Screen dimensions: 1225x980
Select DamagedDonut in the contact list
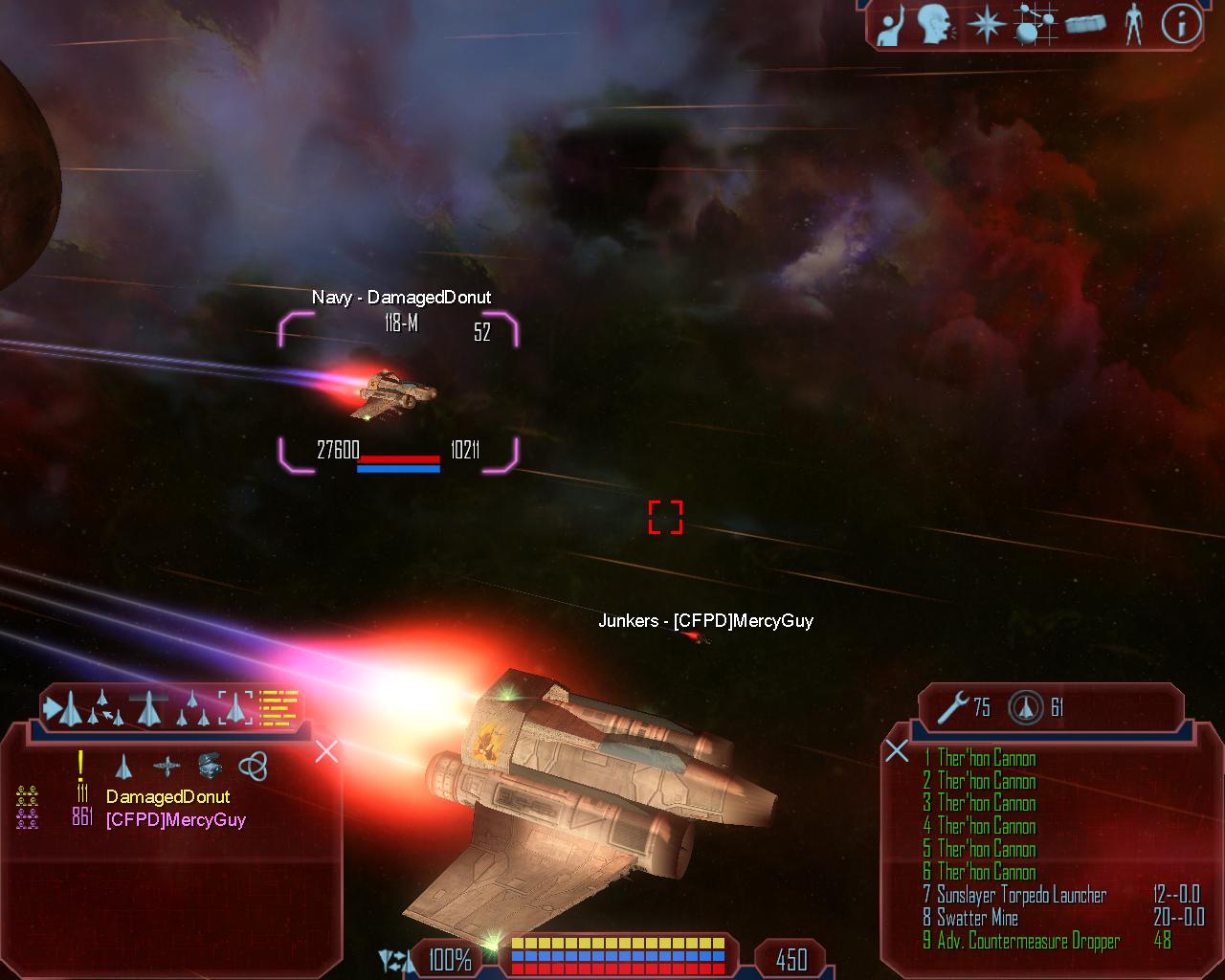(x=167, y=796)
